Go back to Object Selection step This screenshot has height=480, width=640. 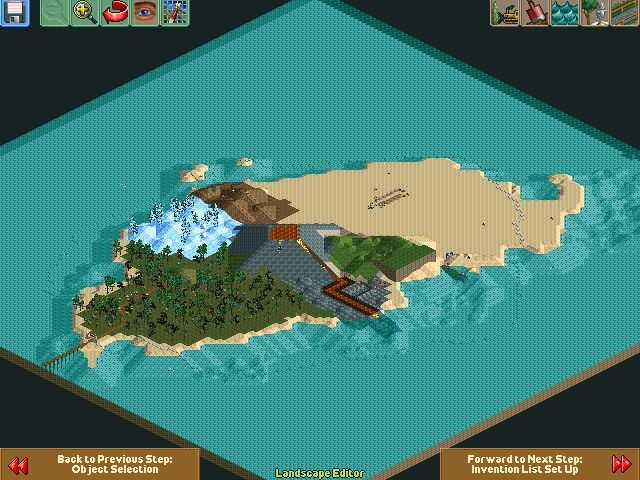(x=100, y=464)
